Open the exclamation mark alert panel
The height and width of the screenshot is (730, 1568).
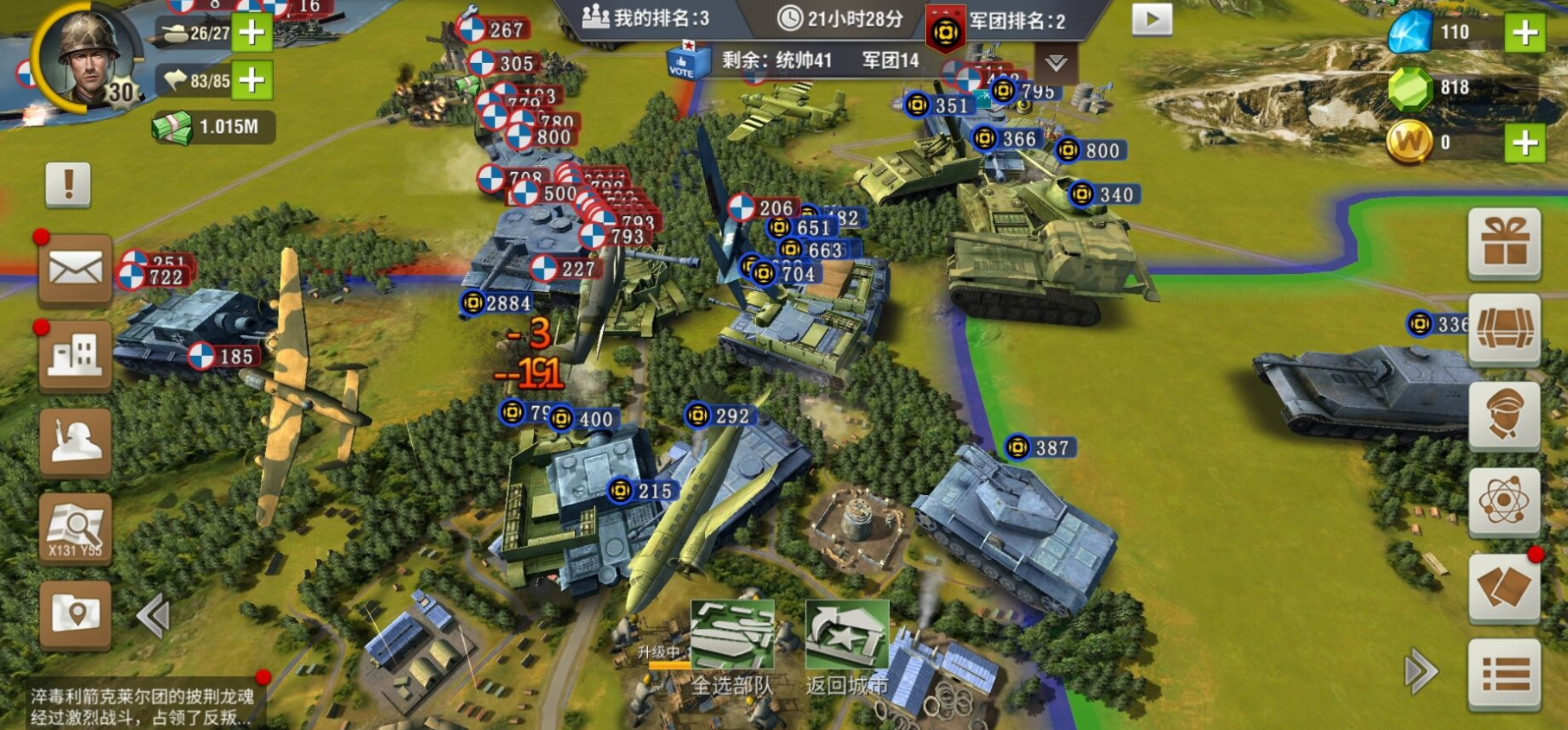coord(68,184)
